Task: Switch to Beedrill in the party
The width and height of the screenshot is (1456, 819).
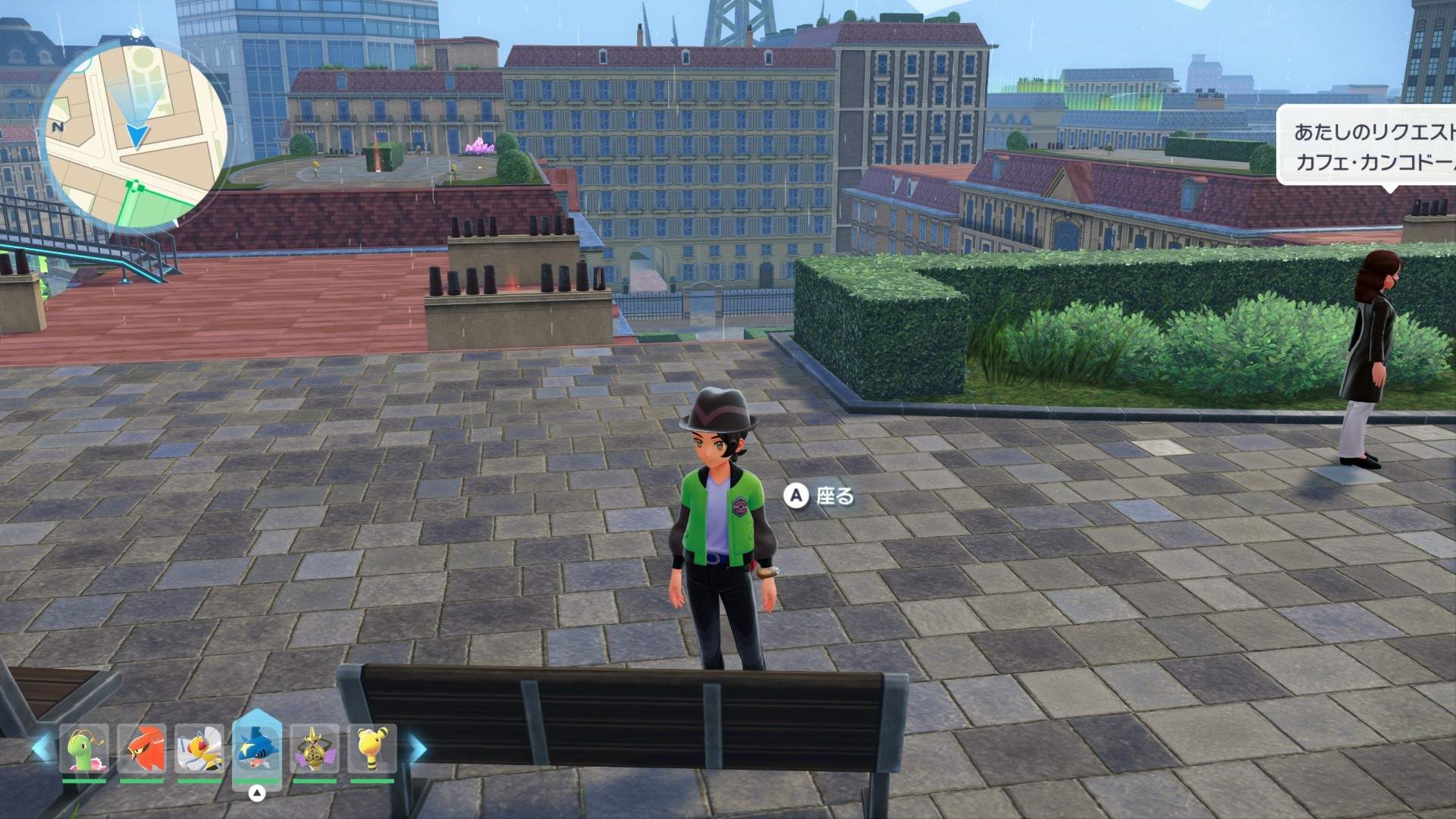Action: pos(199,749)
